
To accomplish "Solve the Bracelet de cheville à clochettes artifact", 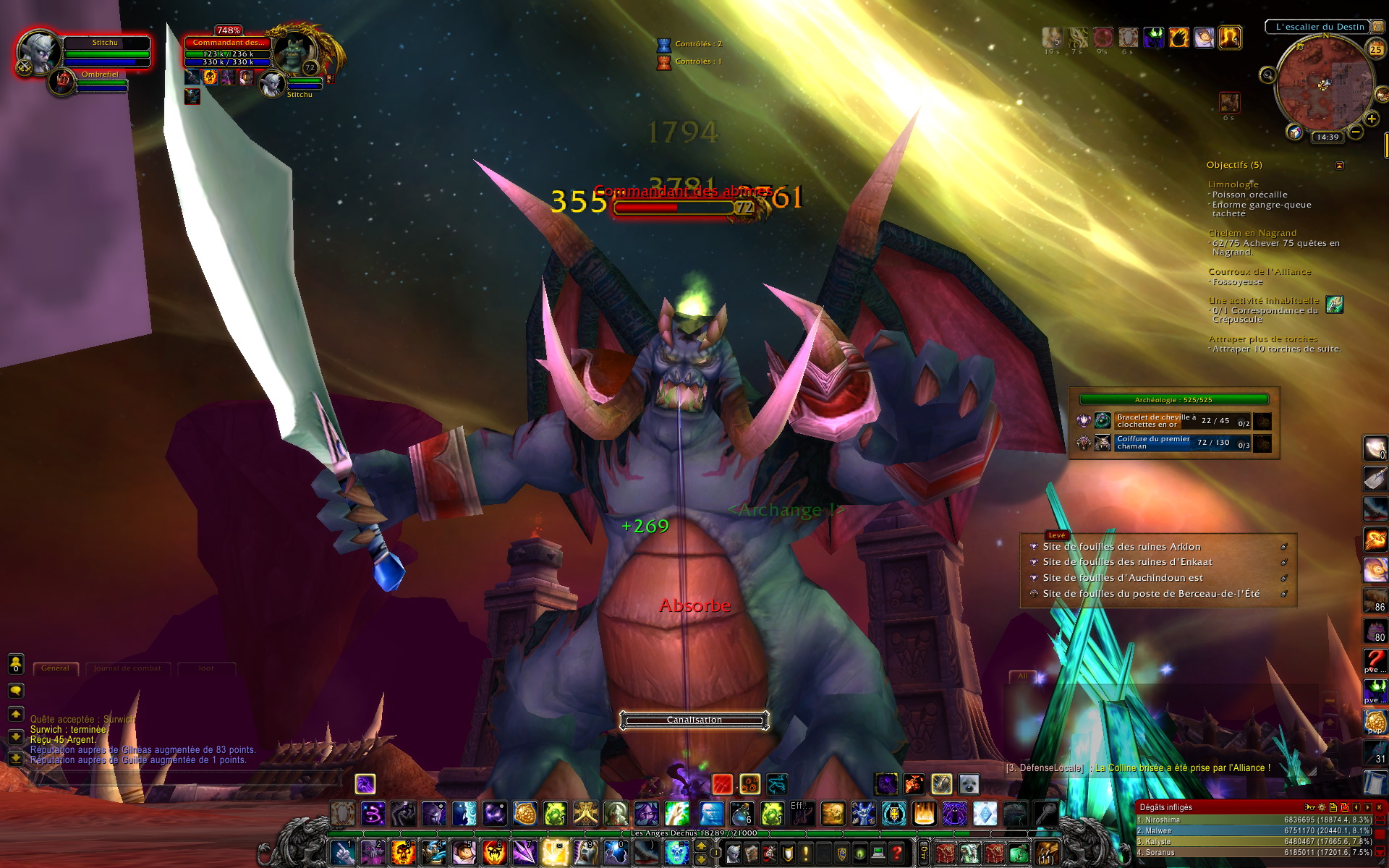I will (1262, 421).
